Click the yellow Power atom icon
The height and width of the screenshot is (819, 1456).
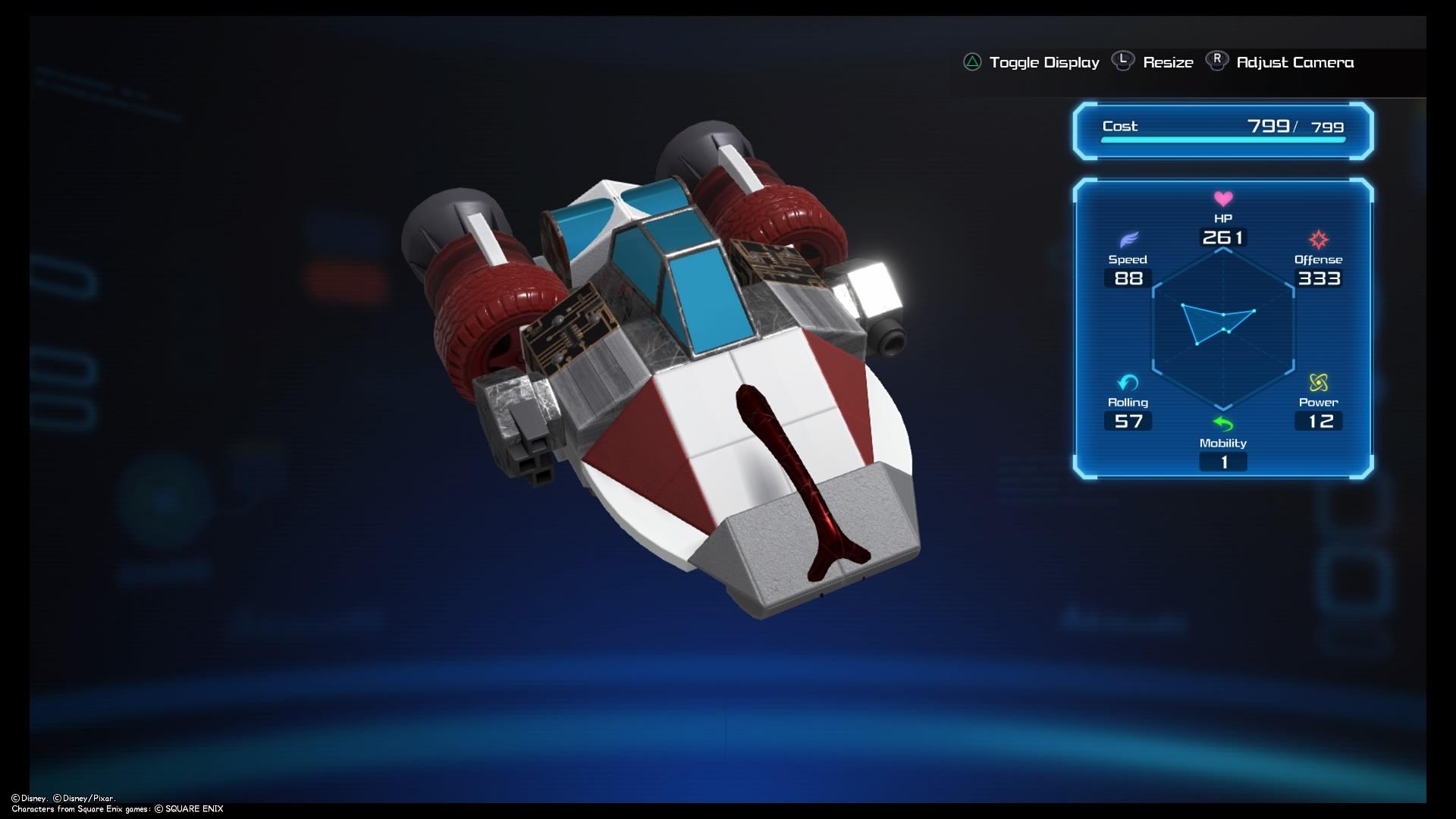pos(1318,384)
